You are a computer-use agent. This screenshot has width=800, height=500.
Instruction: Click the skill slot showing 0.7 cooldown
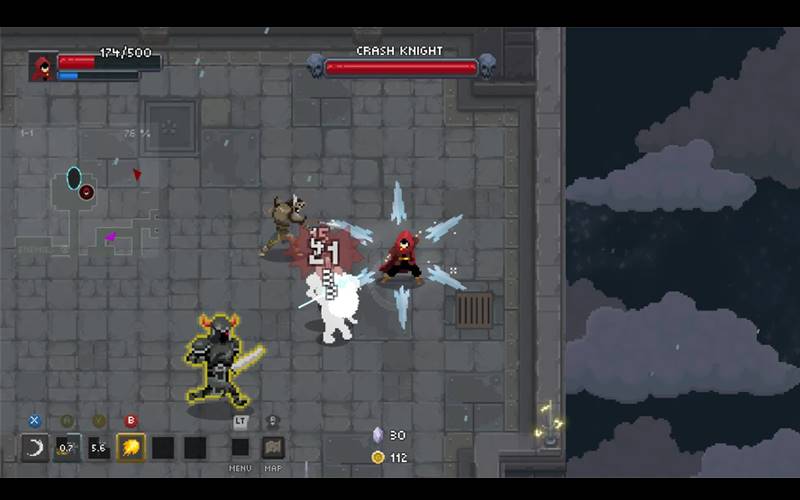(67, 447)
